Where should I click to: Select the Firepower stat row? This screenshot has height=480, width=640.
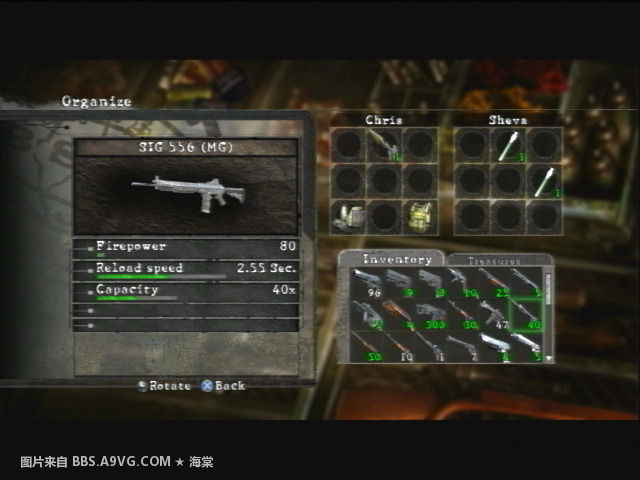186,247
